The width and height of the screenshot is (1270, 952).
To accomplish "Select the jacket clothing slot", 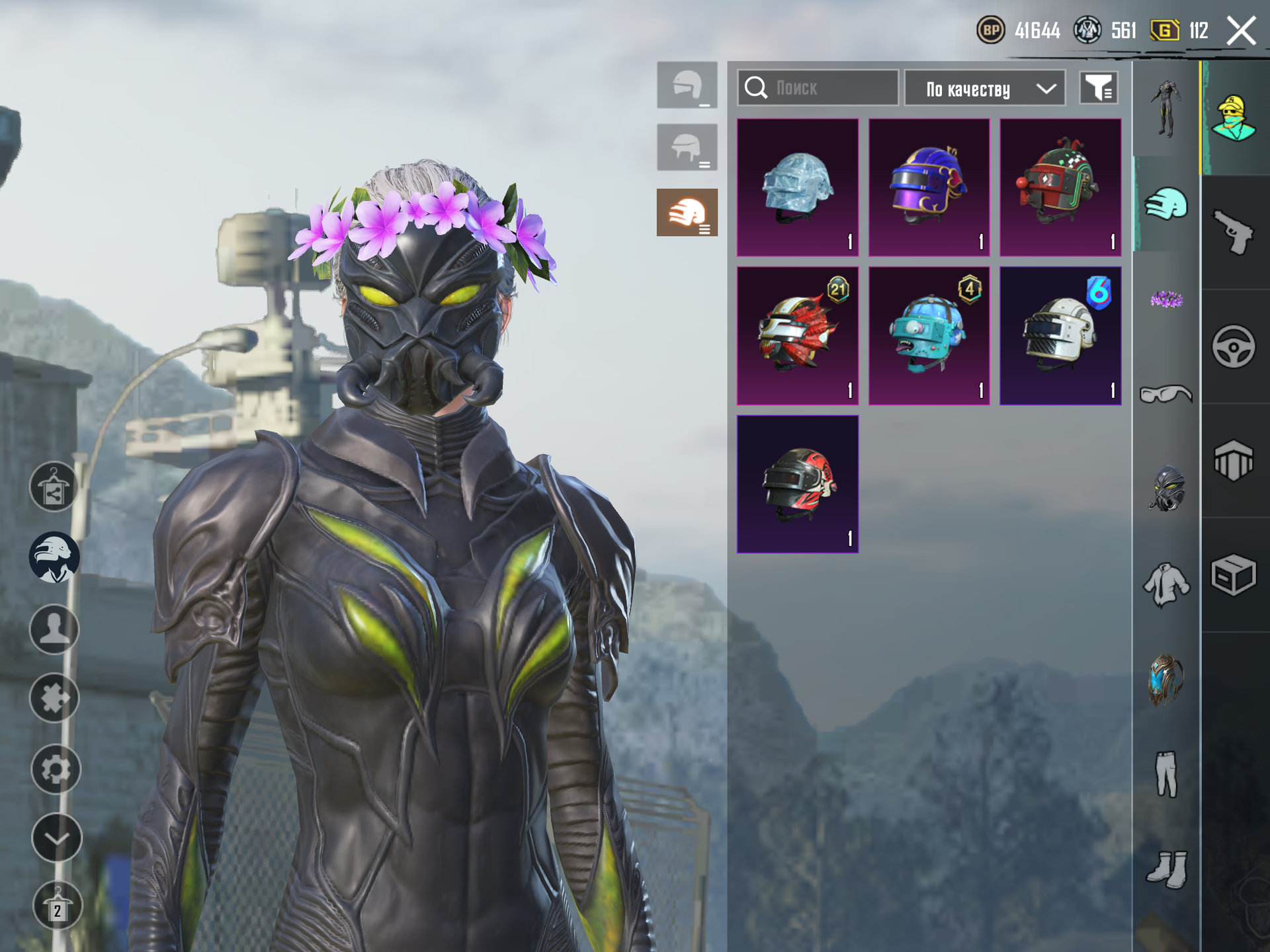I will tap(1166, 584).
